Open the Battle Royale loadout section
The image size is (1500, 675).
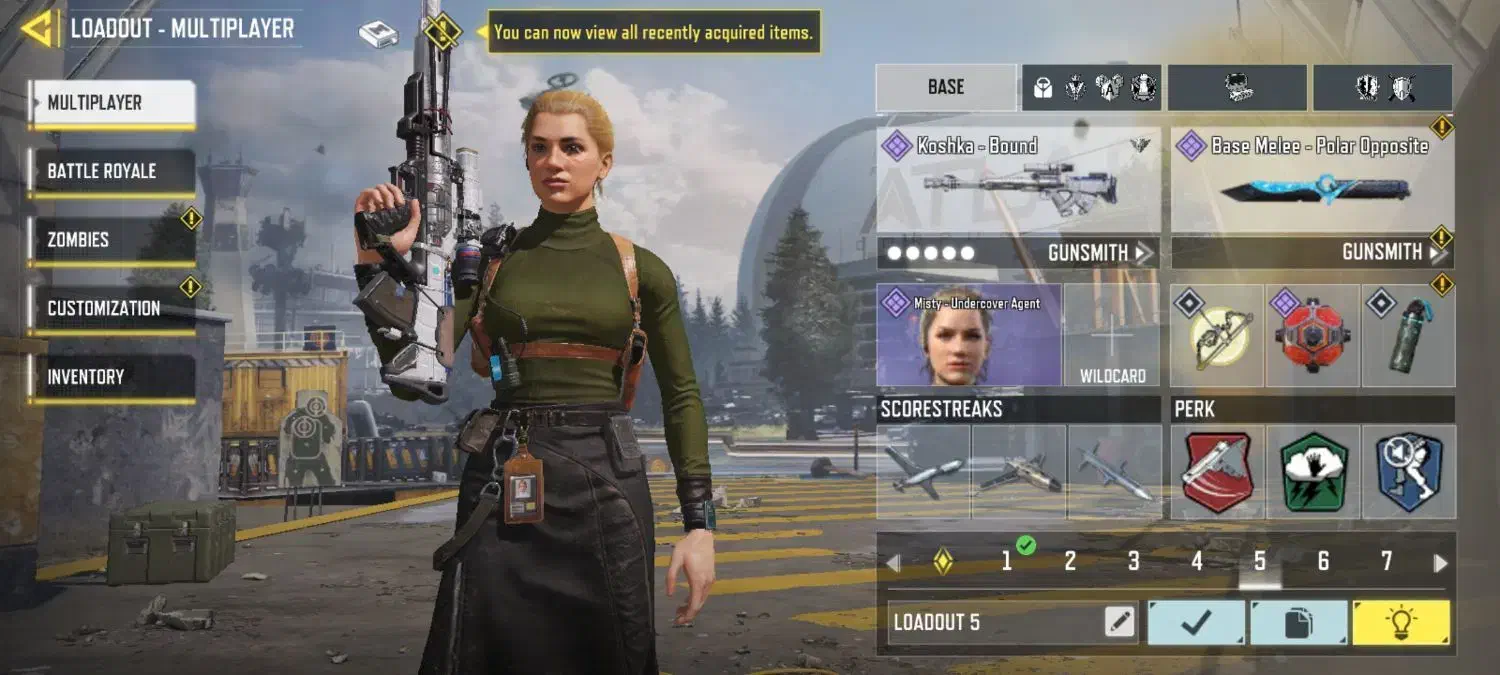coord(110,171)
